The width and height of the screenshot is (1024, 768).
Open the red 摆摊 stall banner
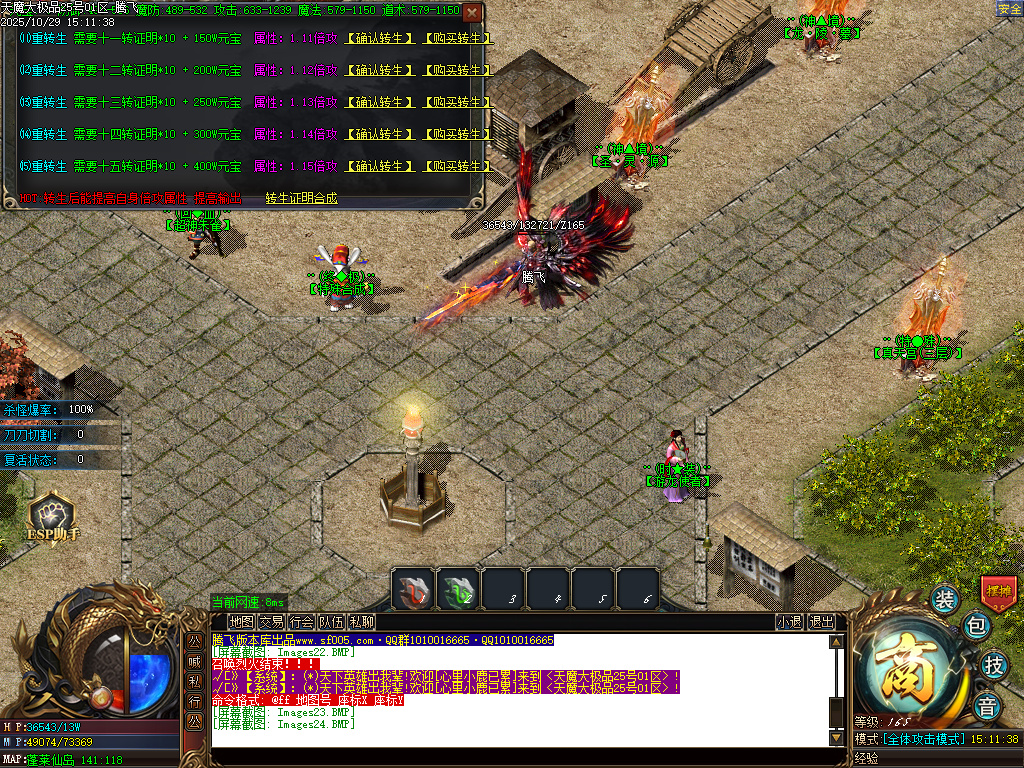[x=998, y=591]
